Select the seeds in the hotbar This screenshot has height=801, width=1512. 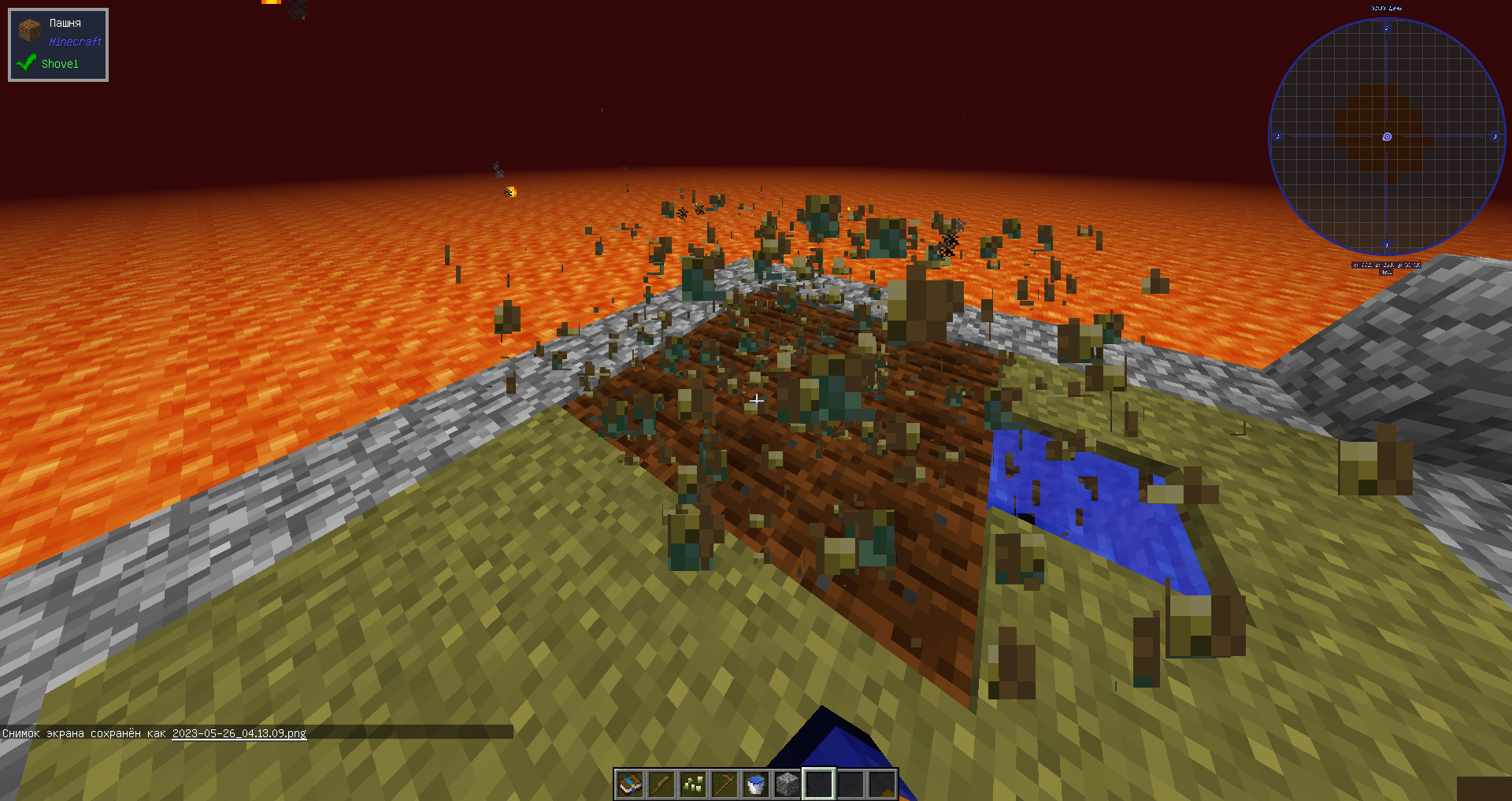point(691,784)
